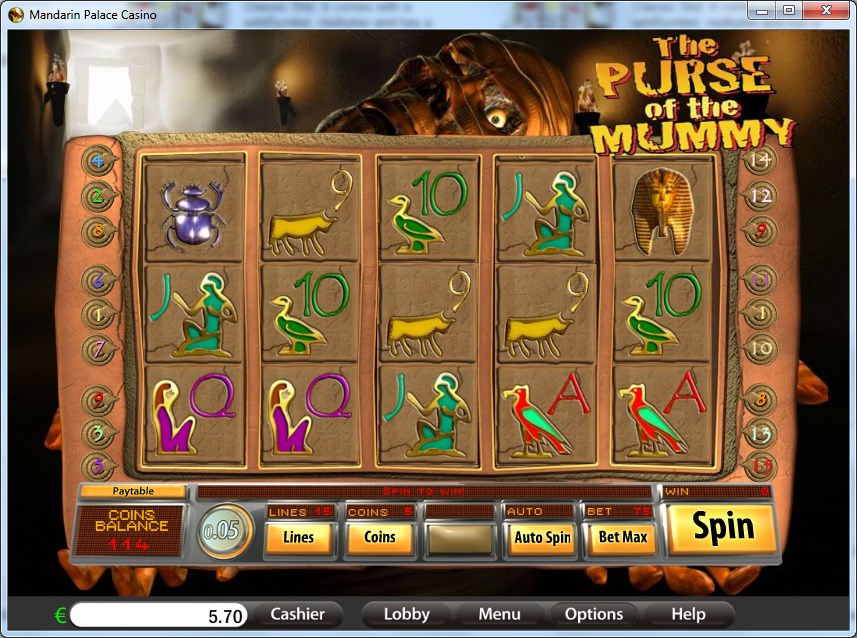Screen dimensions: 857x638
Task: Open the Menu button in bottom bar
Action: (x=499, y=614)
